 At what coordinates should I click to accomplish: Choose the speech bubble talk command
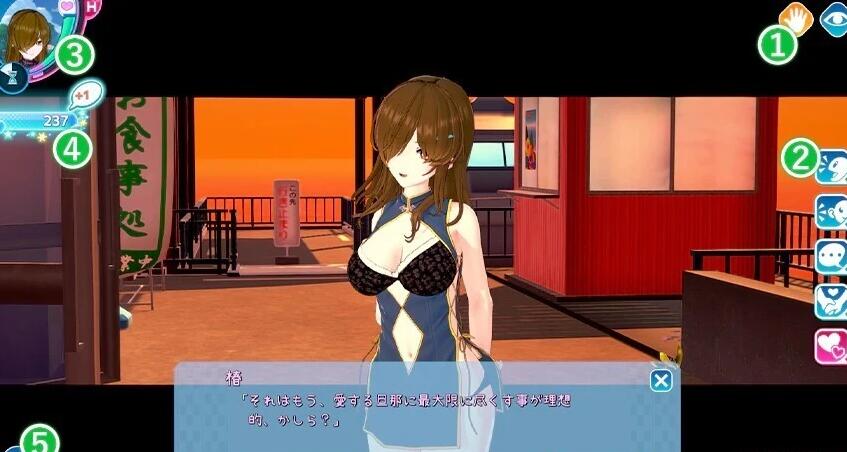tap(831, 254)
